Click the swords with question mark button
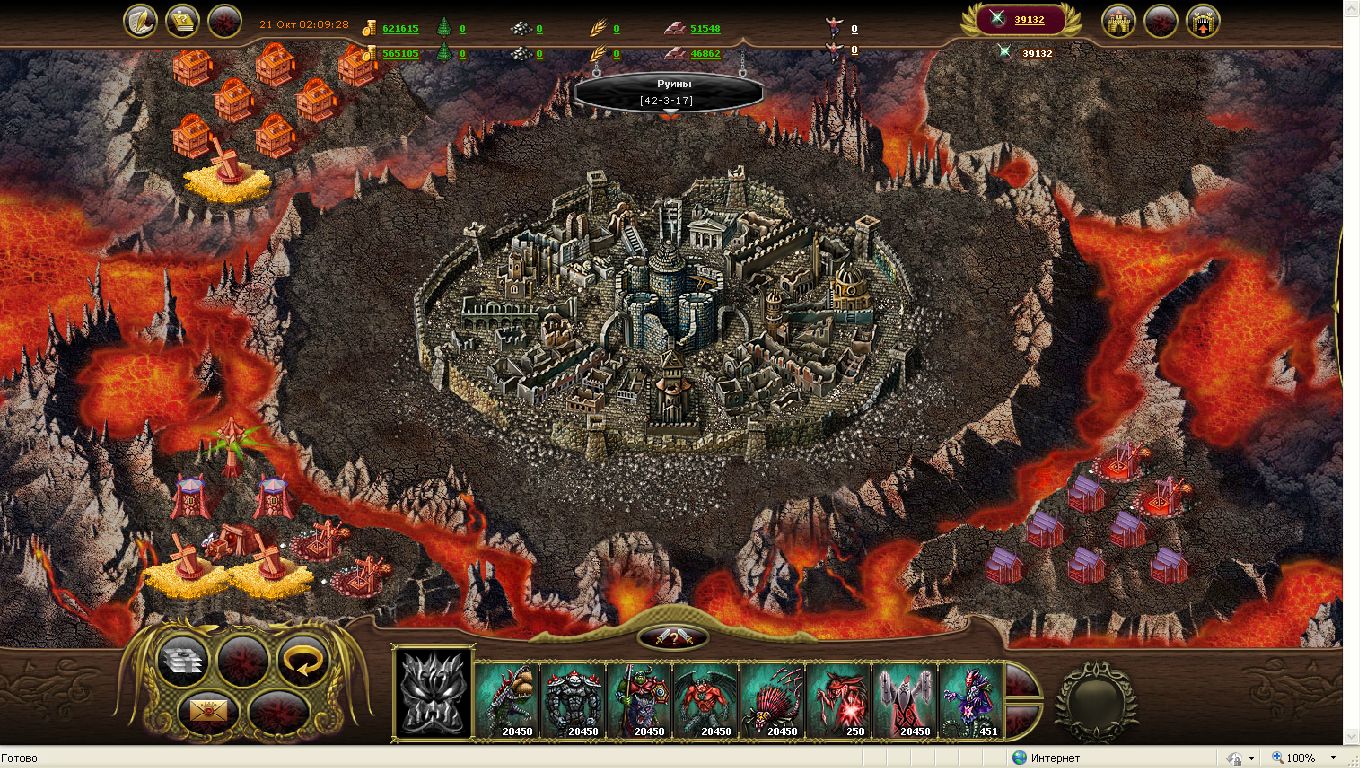1360x768 pixels. pos(672,637)
